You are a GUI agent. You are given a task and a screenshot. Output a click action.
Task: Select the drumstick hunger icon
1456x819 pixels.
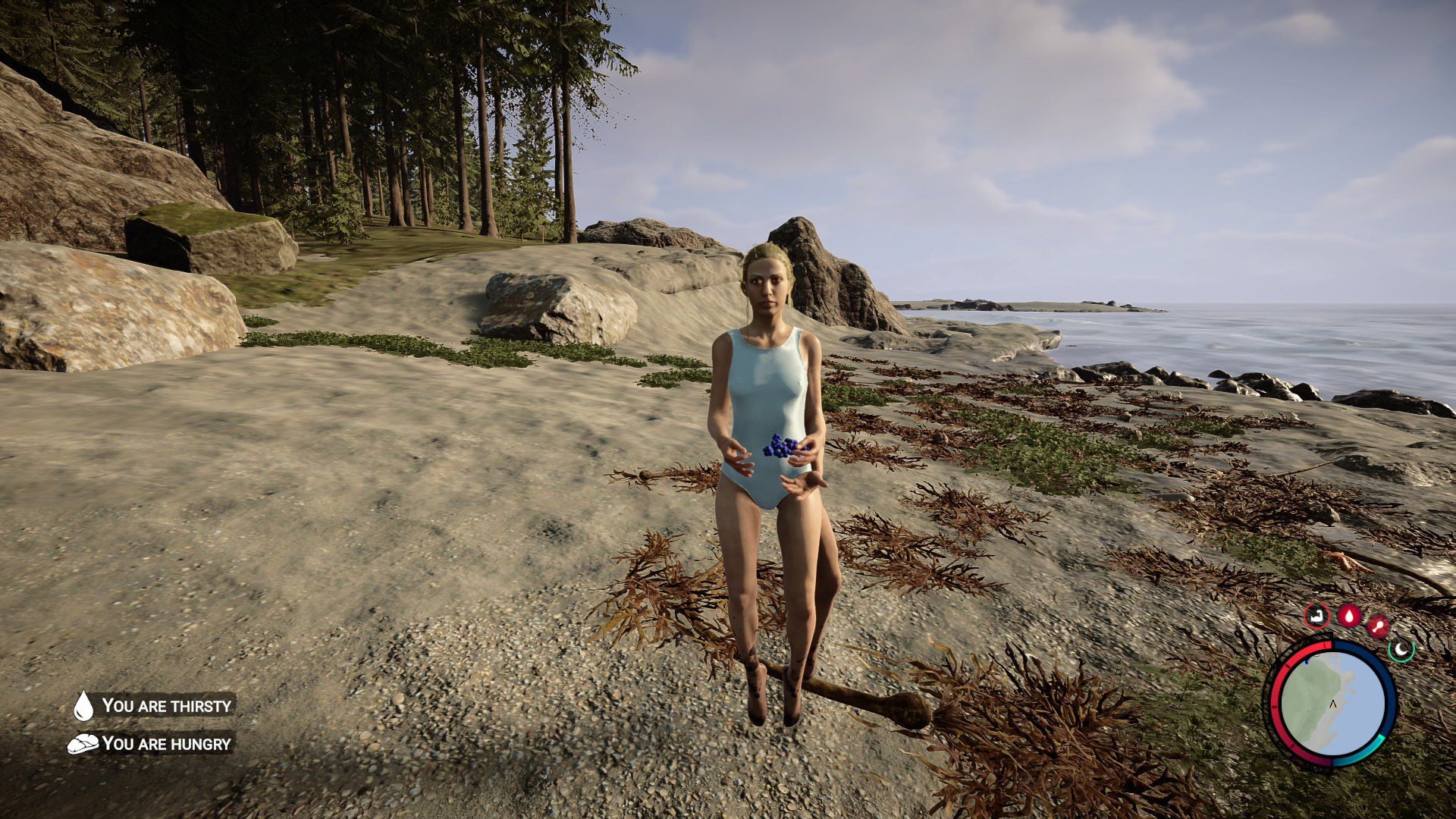click(x=1378, y=626)
